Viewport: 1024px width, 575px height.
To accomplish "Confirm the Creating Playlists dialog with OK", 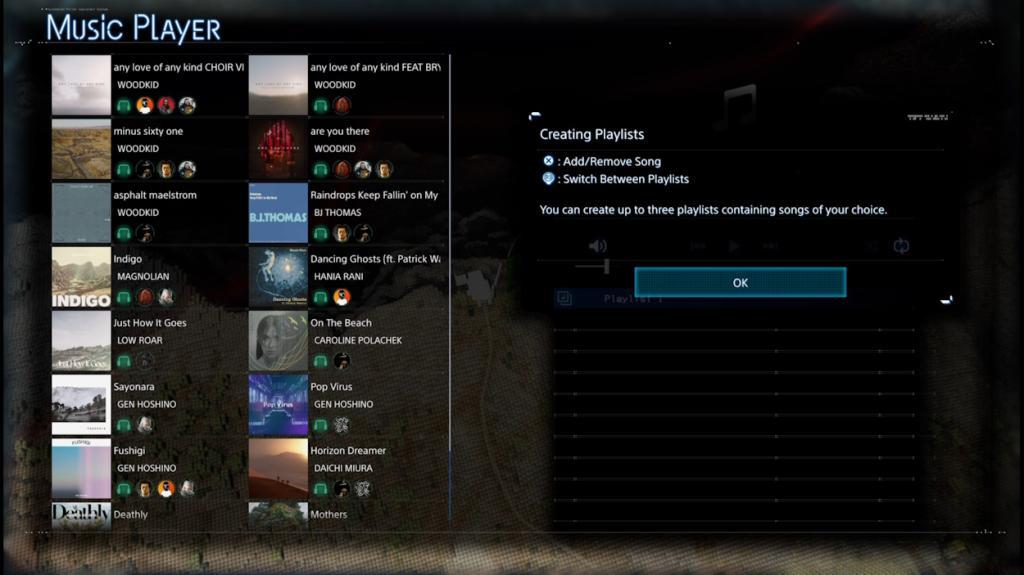I will (740, 283).
